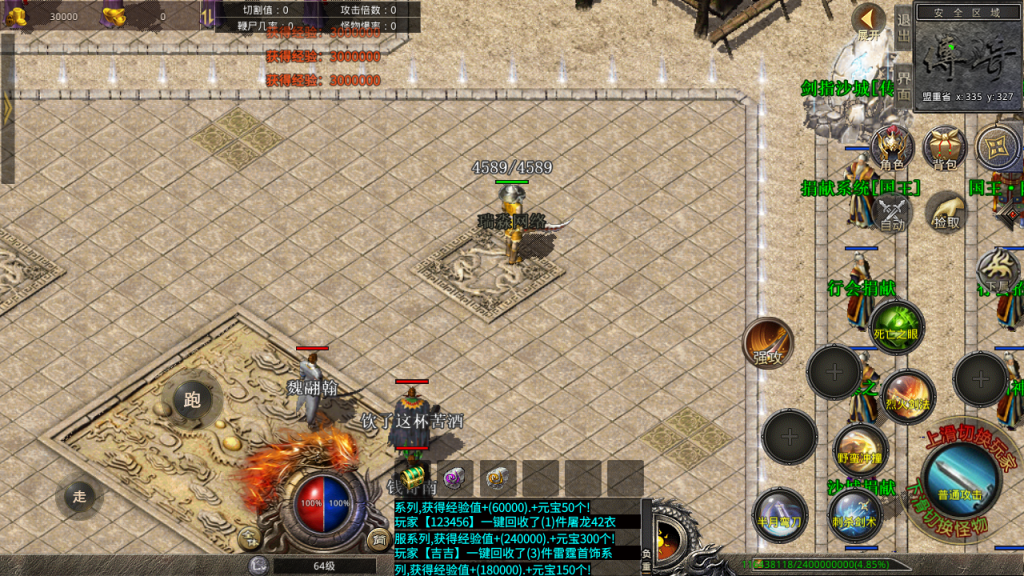The width and height of the screenshot is (1024, 576).
Task: Open the chat message log
Action: (515, 537)
